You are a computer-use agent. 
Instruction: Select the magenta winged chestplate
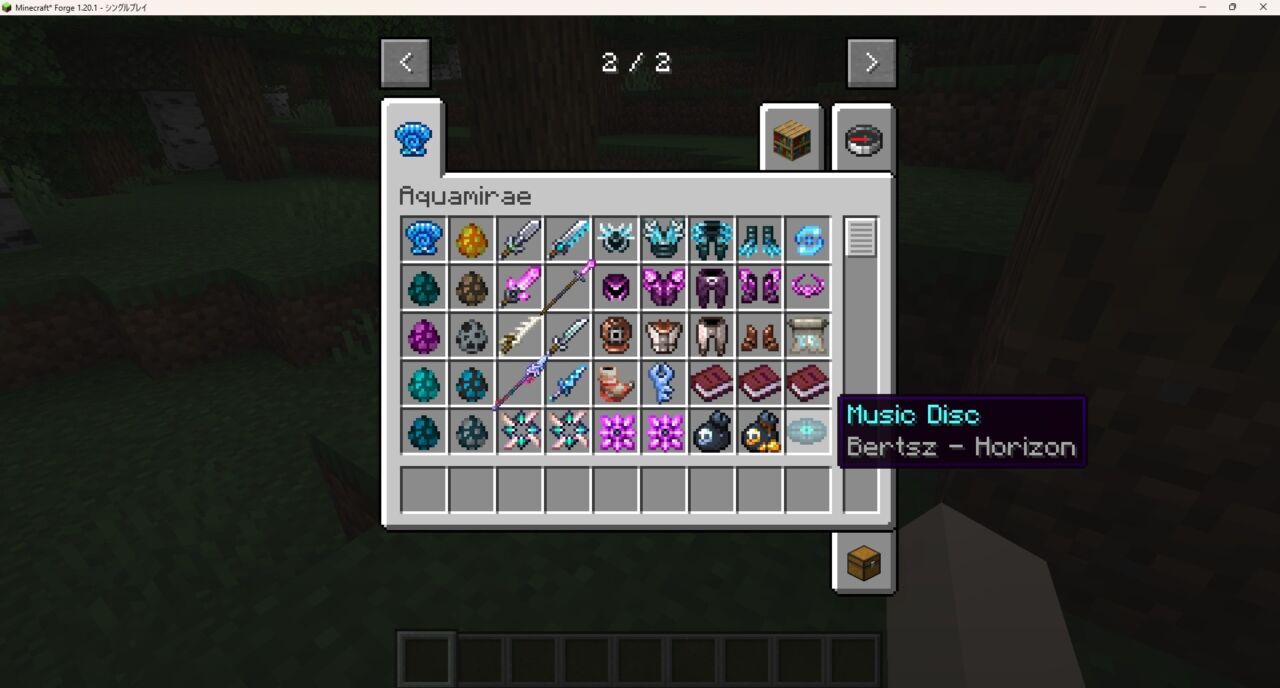tap(663, 288)
